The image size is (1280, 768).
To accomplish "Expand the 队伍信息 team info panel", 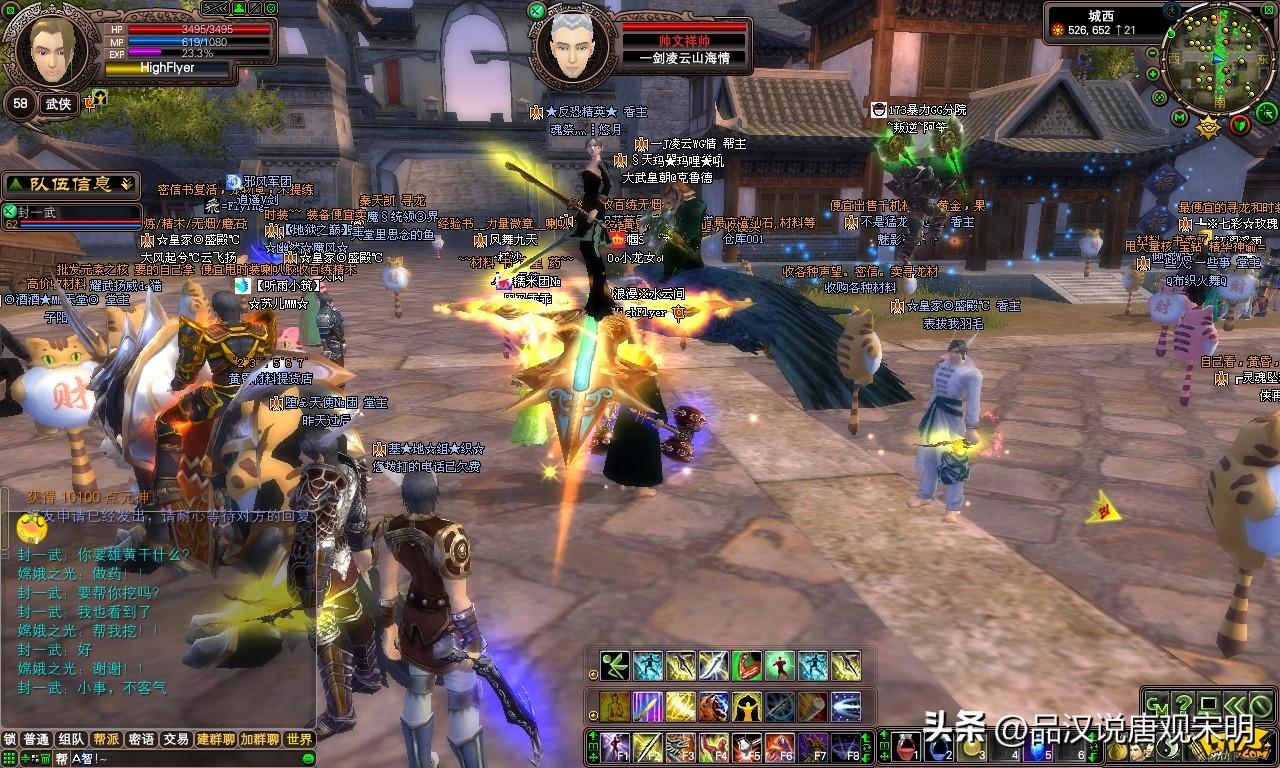I will (x=70, y=184).
